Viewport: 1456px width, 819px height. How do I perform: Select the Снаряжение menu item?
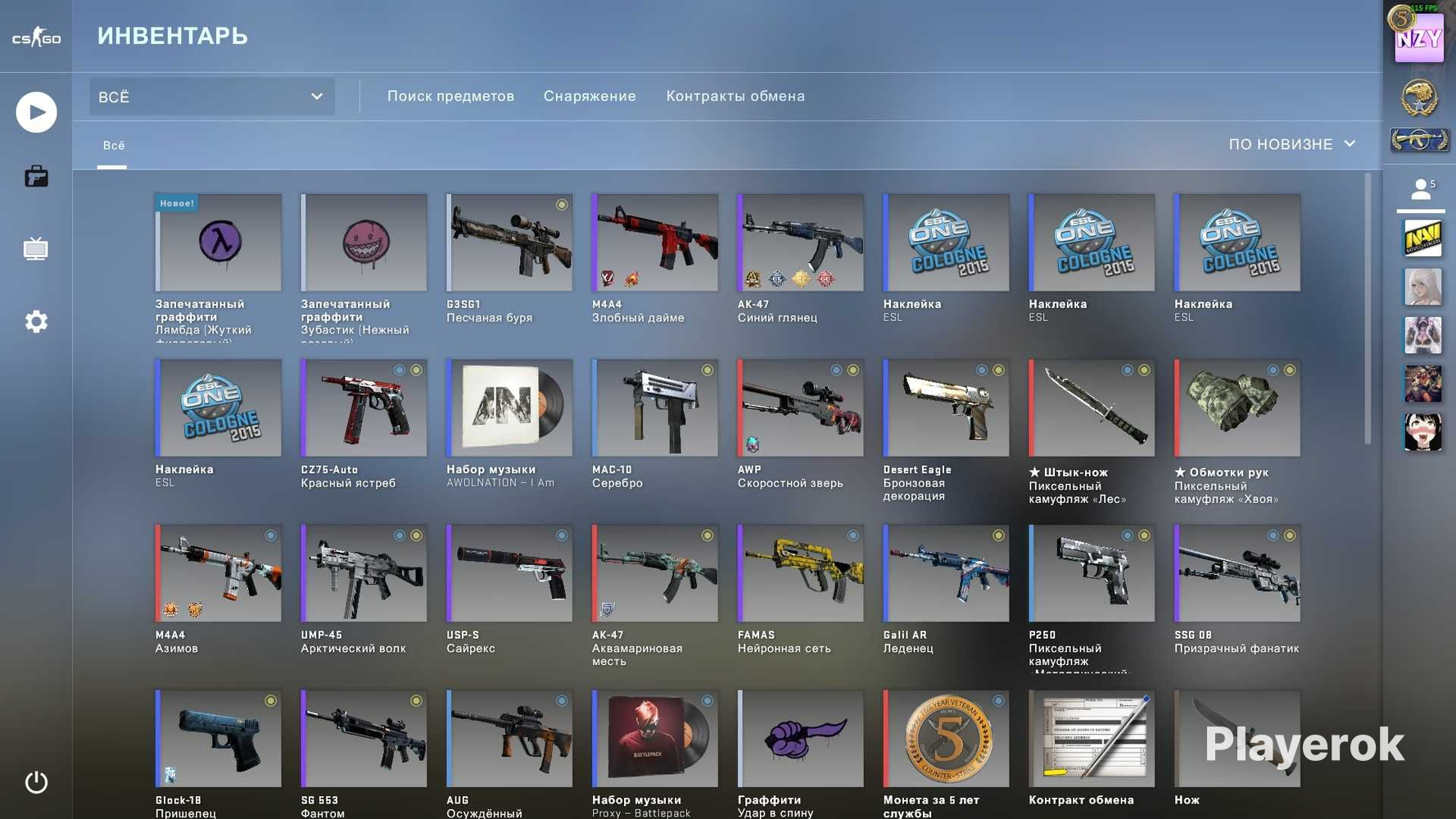pos(589,96)
